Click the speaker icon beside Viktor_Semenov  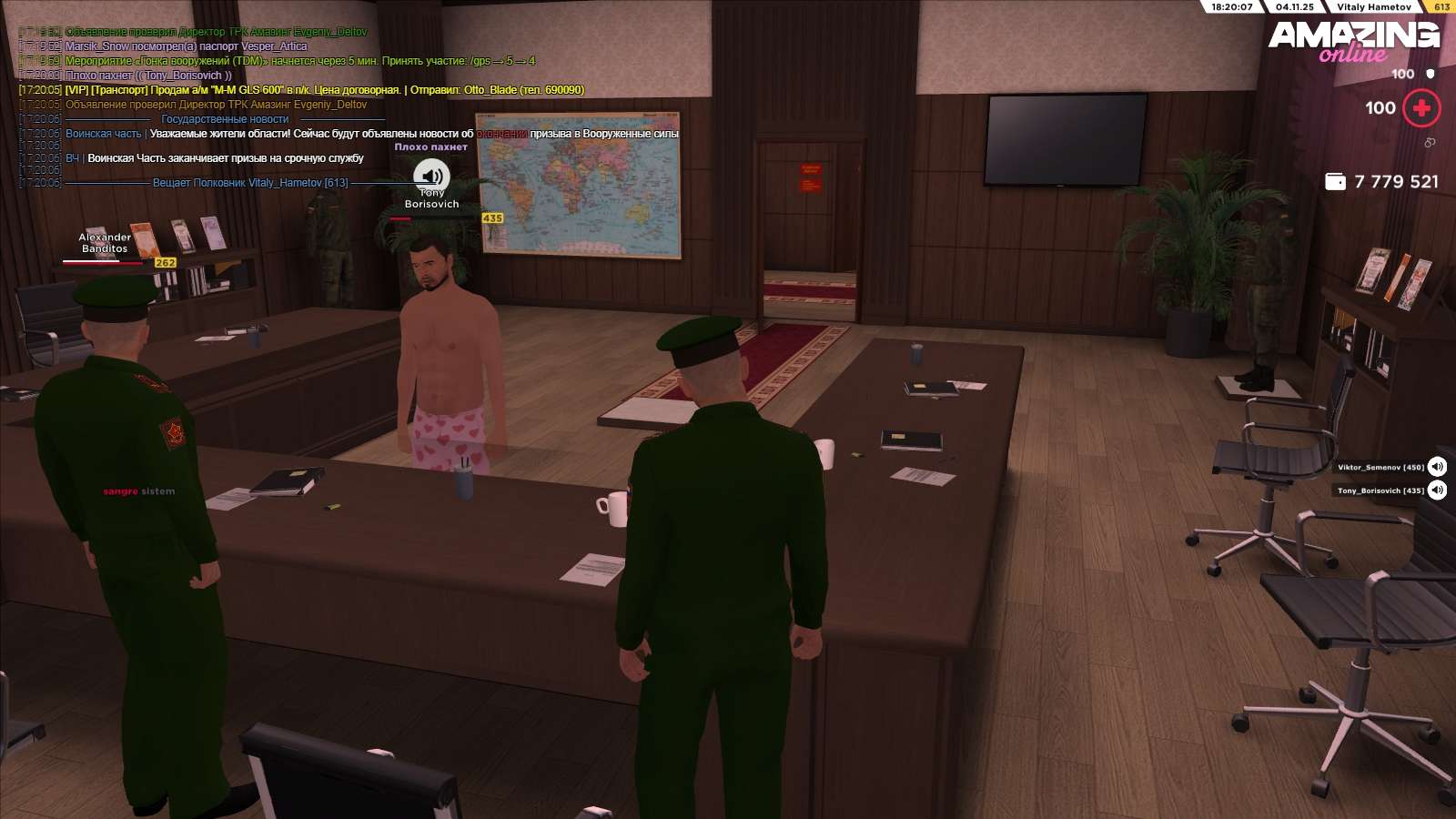point(1437,467)
